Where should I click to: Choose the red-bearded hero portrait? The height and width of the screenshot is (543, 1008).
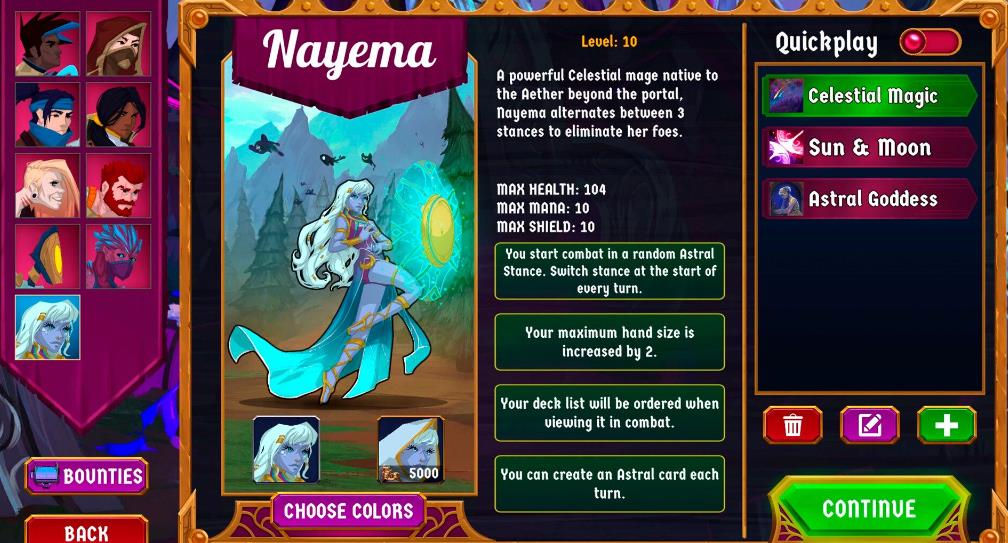click(118, 186)
